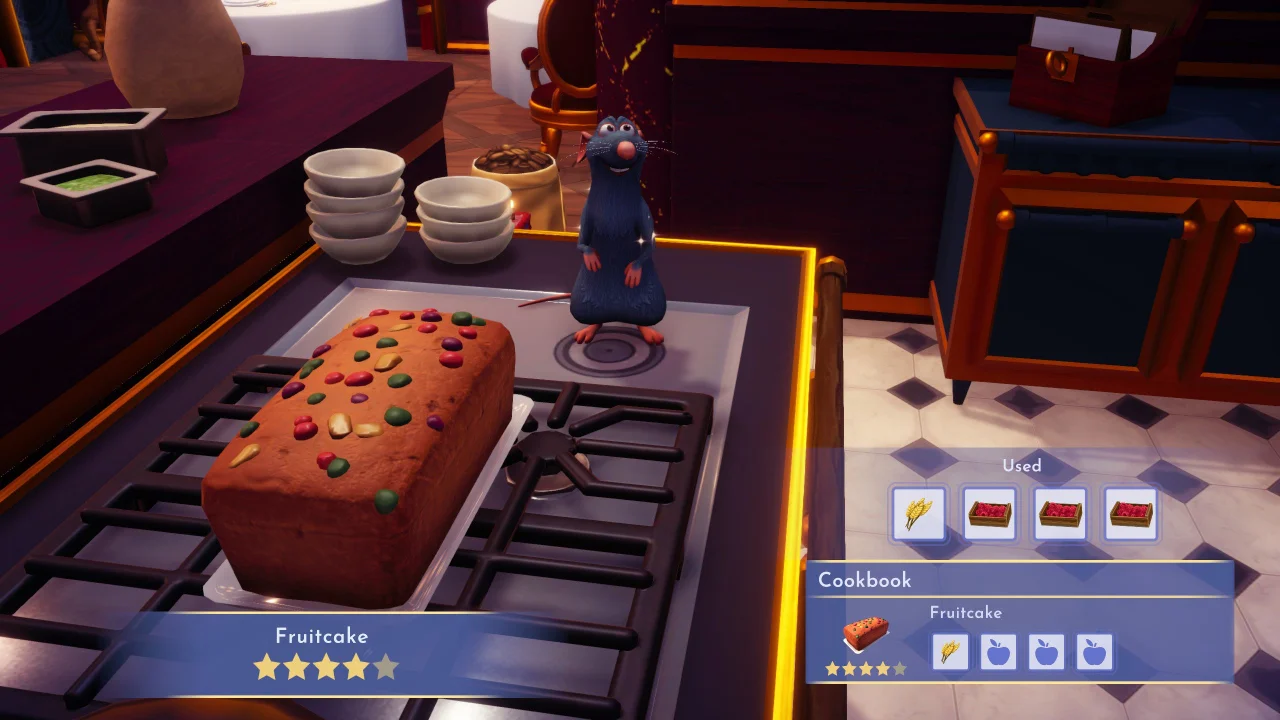The height and width of the screenshot is (720, 1280).
Task: Select the second raspberry crate under Used
Action: (1060, 512)
